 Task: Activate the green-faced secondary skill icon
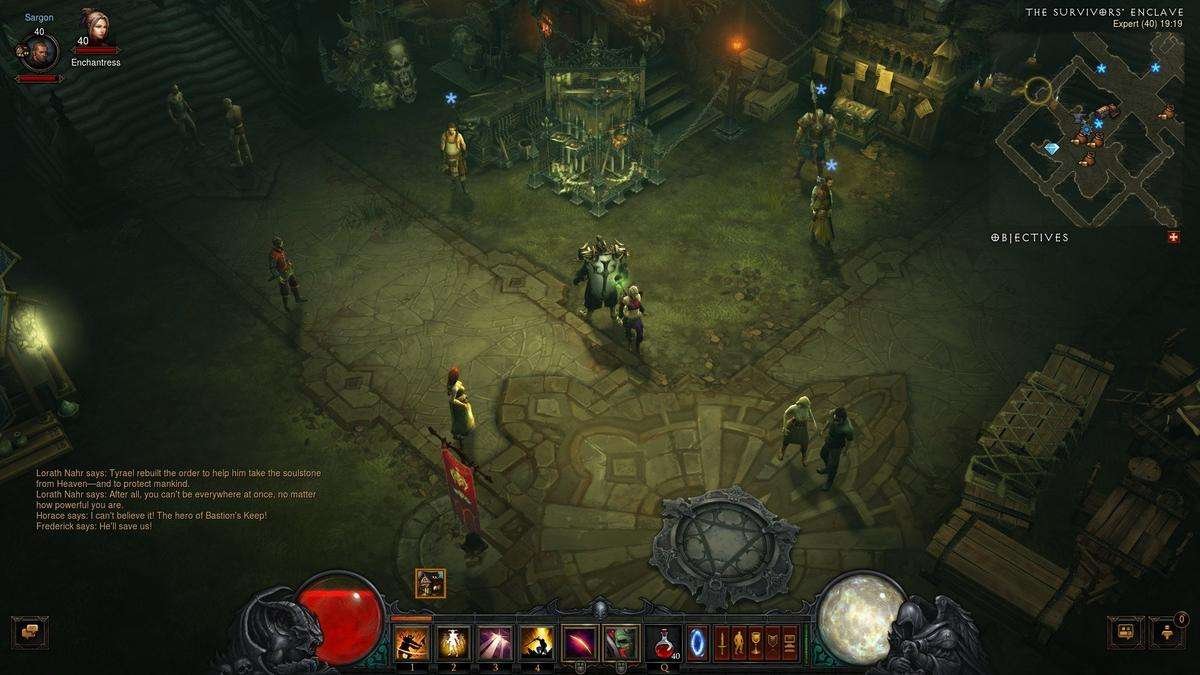(x=620, y=642)
